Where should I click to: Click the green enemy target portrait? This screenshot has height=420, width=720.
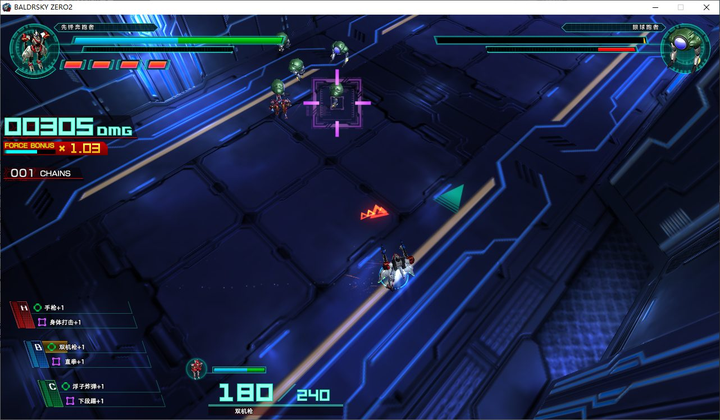(x=686, y=47)
